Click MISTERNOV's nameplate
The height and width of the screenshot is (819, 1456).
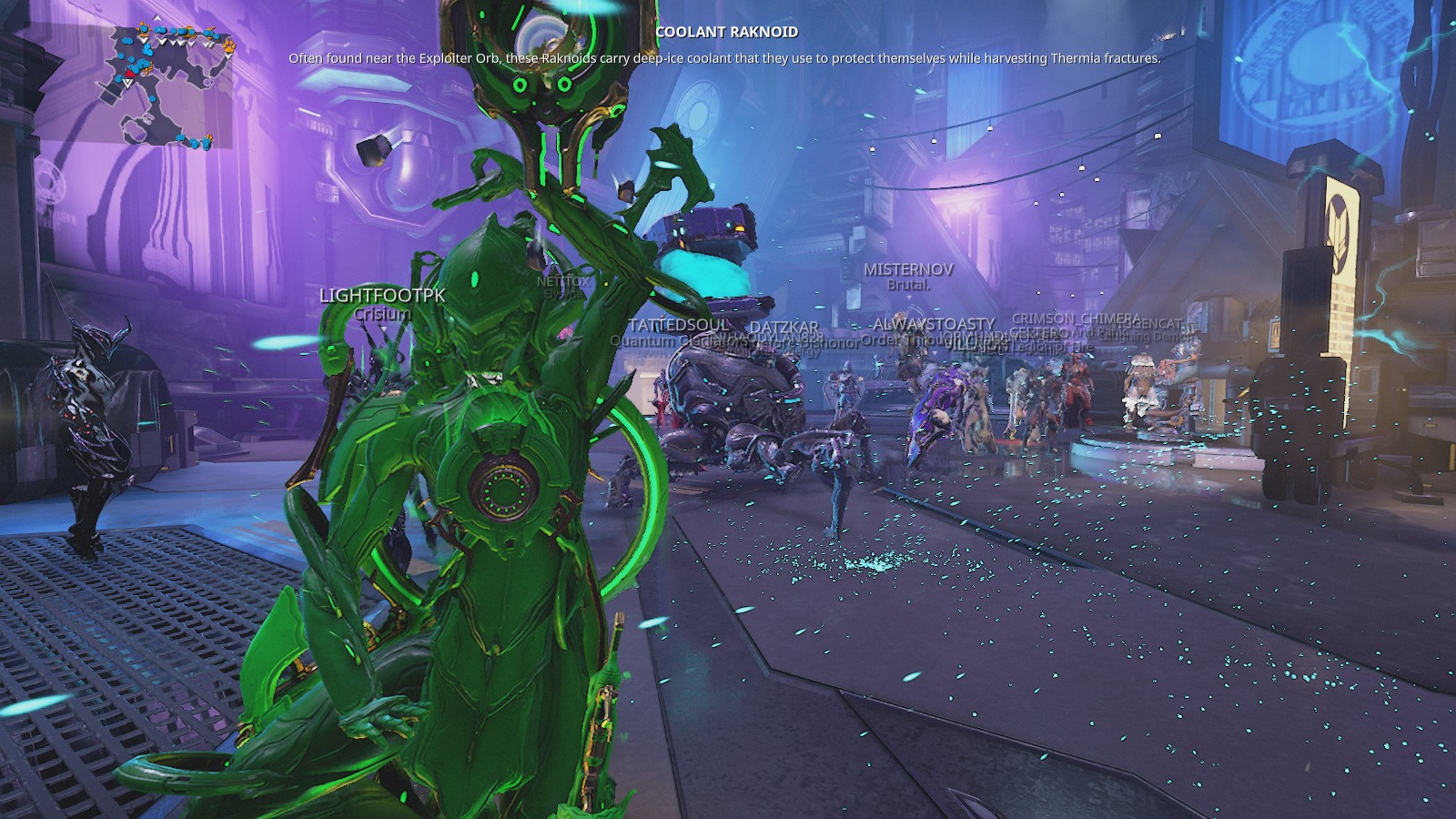pyautogui.click(x=909, y=270)
